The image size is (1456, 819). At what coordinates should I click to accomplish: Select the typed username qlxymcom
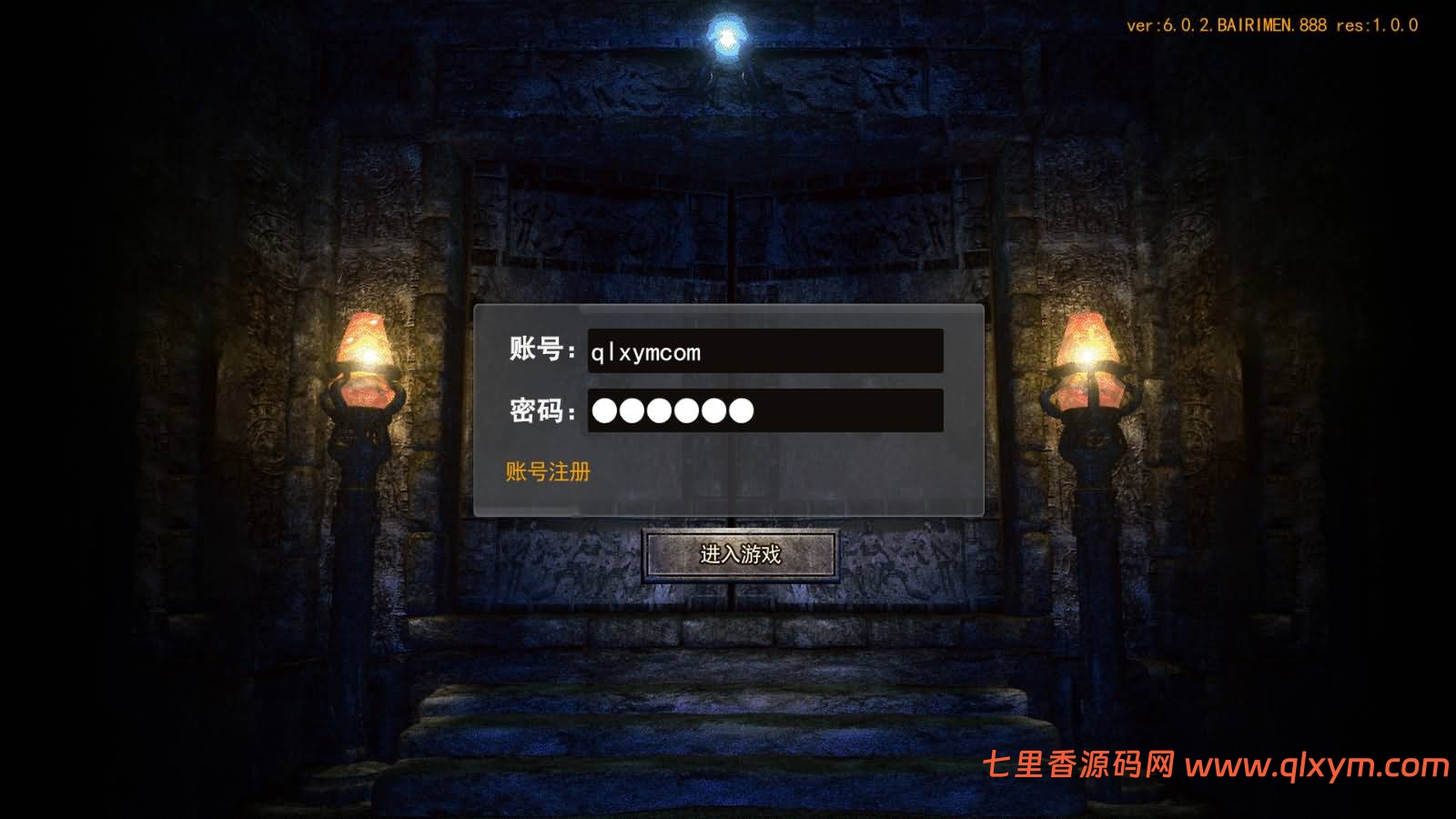pos(648,352)
